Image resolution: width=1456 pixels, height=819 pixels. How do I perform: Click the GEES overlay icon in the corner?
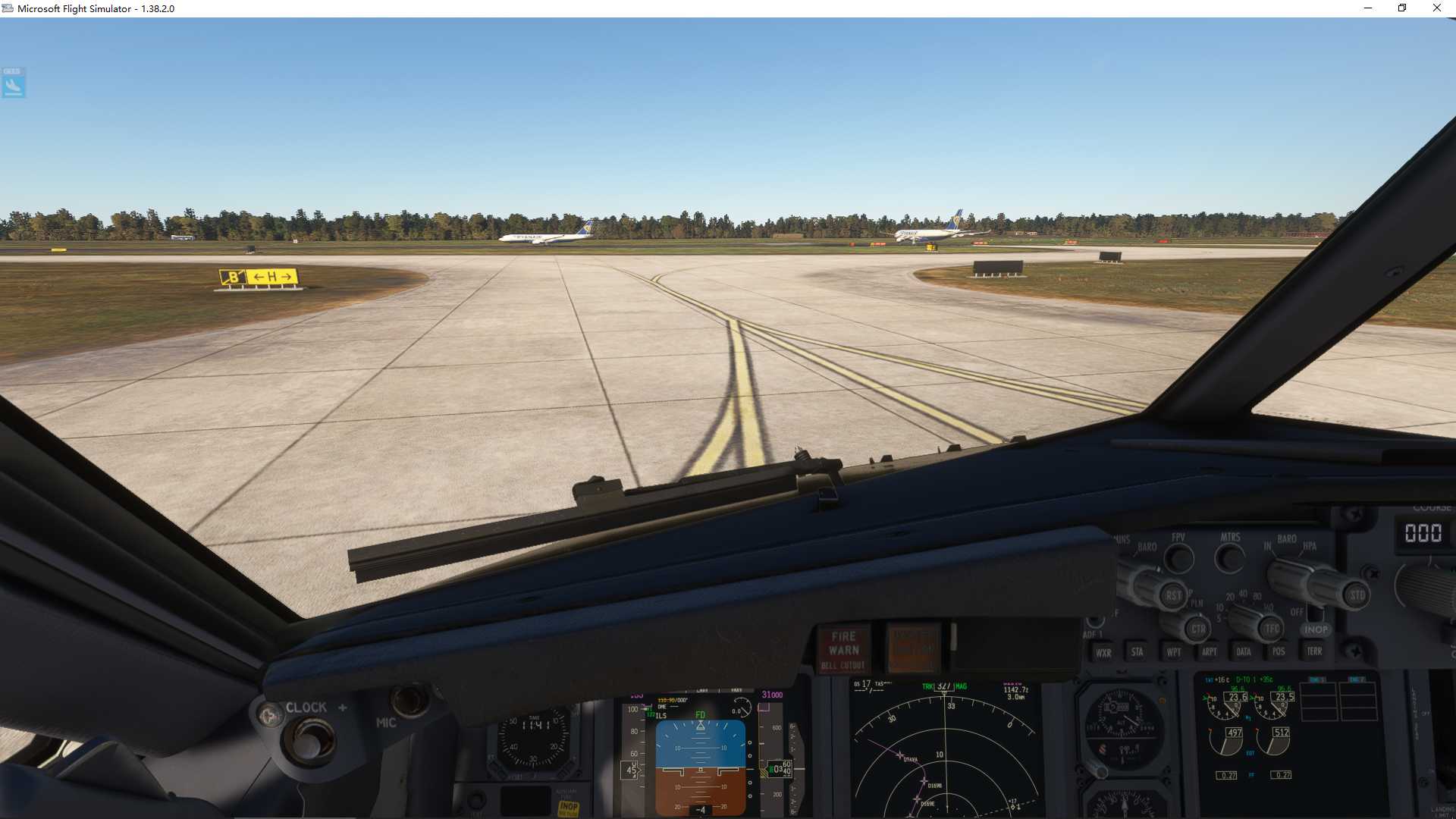click(x=12, y=83)
